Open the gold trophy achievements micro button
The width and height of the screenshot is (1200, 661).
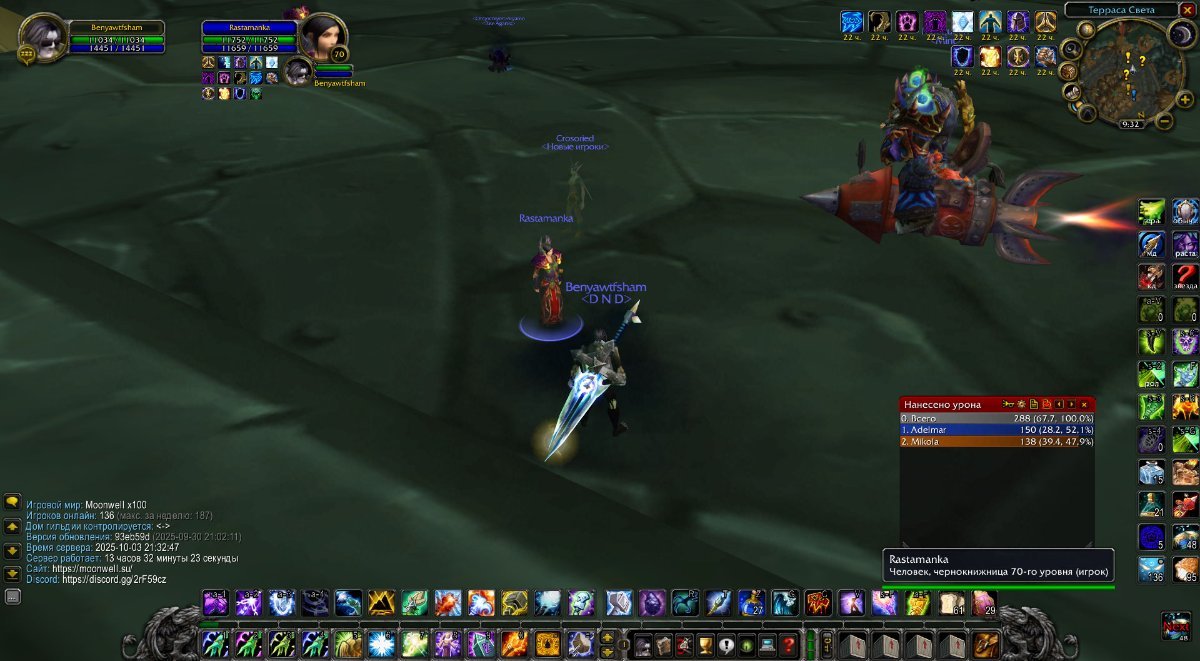pyautogui.click(x=704, y=644)
